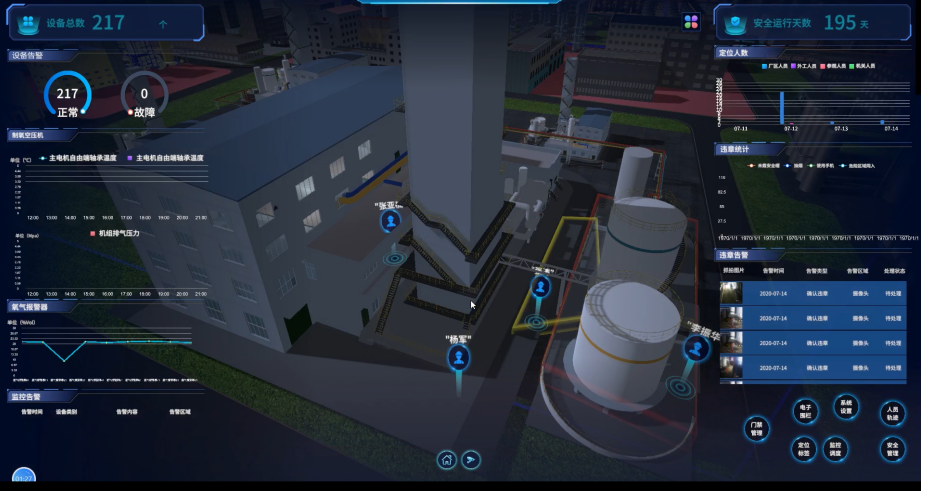The height and width of the screenshot is (502, 925).
Task: Open the first violation alarm thumbnail
Action: point(732,293)
